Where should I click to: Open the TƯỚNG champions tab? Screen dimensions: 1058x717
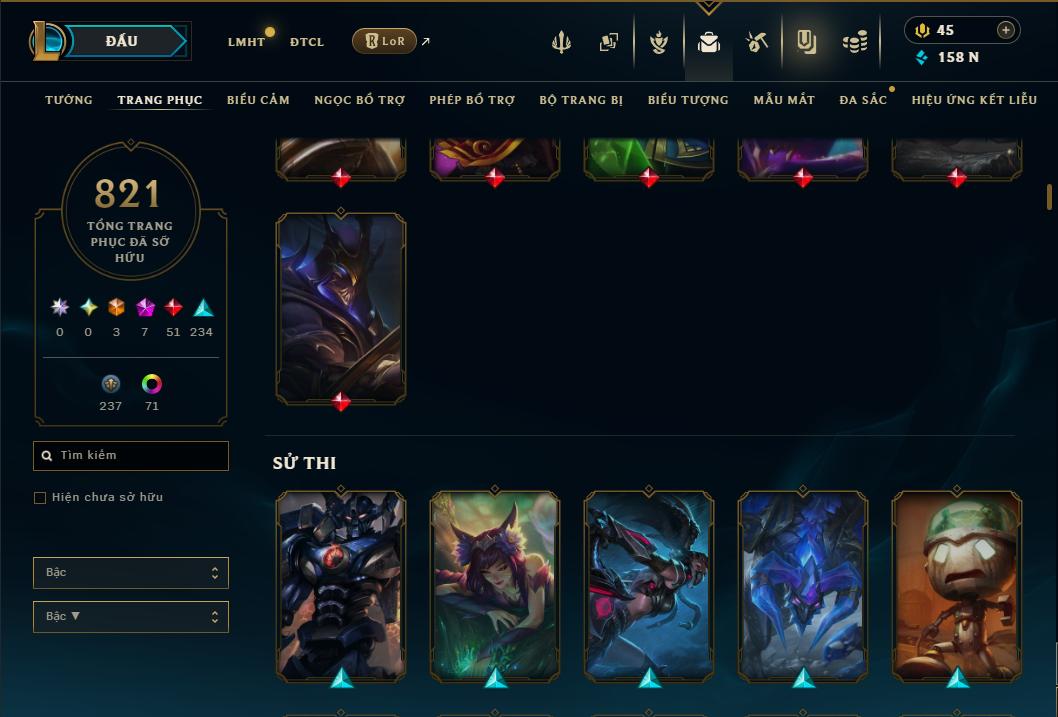(69, 100)
